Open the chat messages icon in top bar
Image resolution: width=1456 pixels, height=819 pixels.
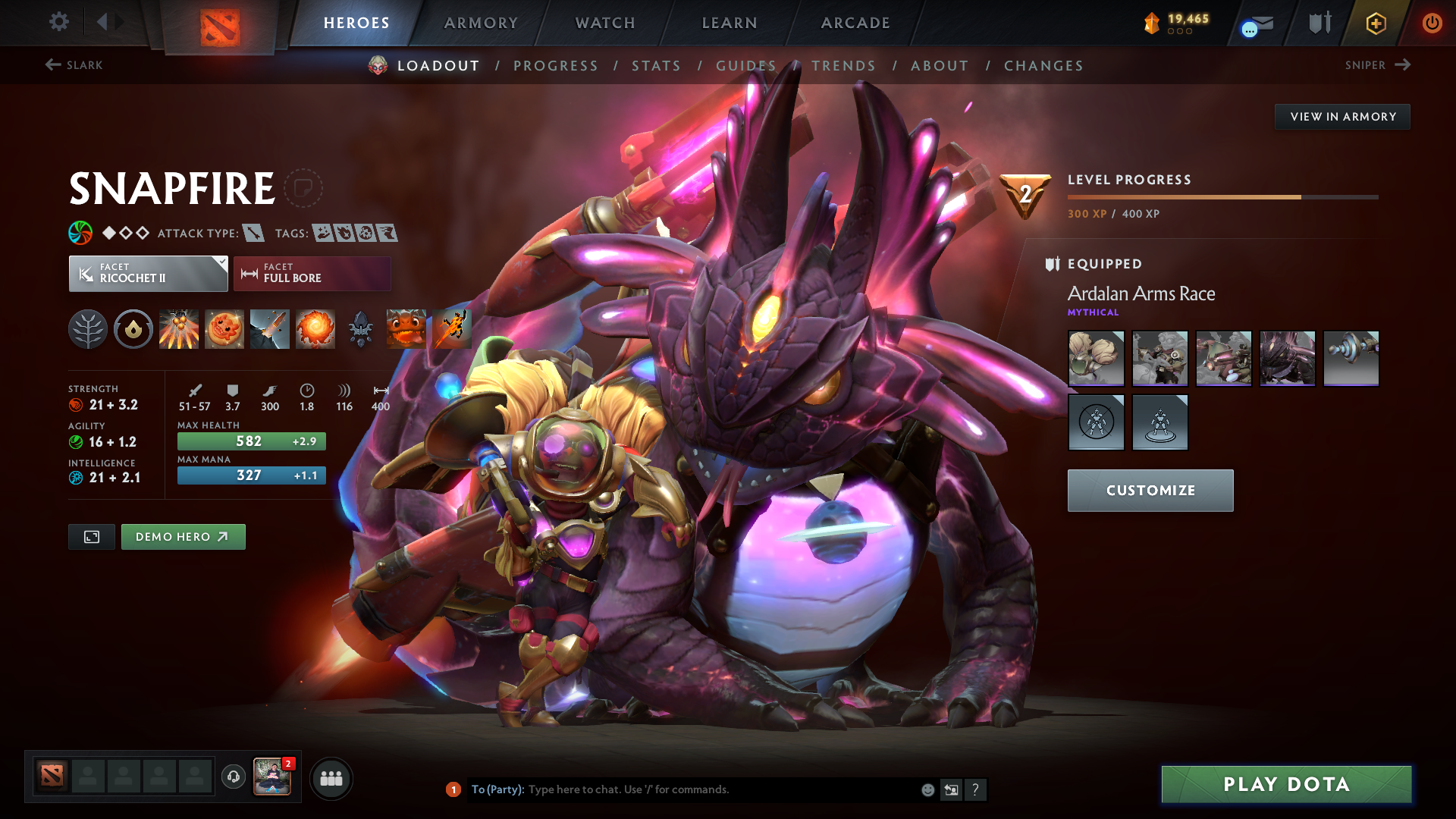coord(1258,23)
